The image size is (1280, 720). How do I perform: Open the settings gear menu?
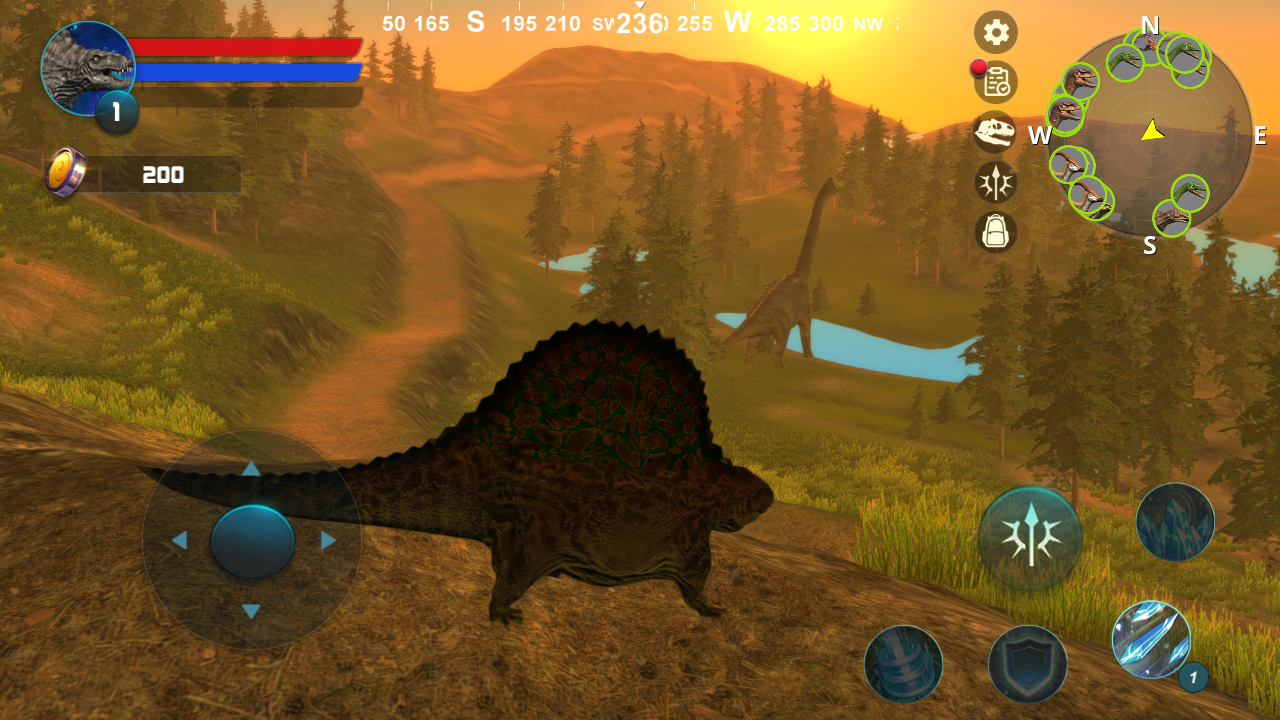pyautogui.click(x=995, y=32)
